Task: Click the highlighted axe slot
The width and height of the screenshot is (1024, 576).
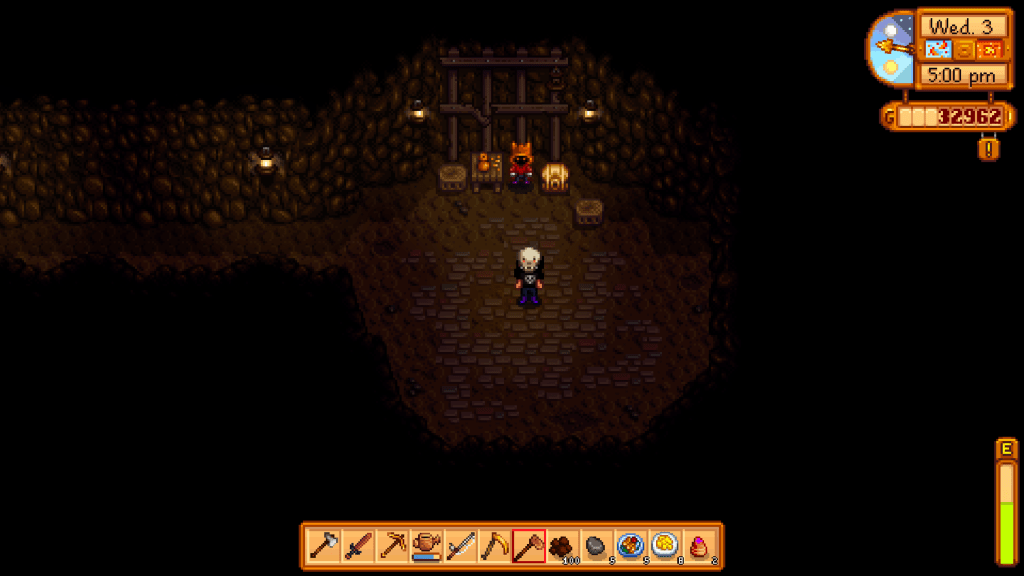Action: 529,546
